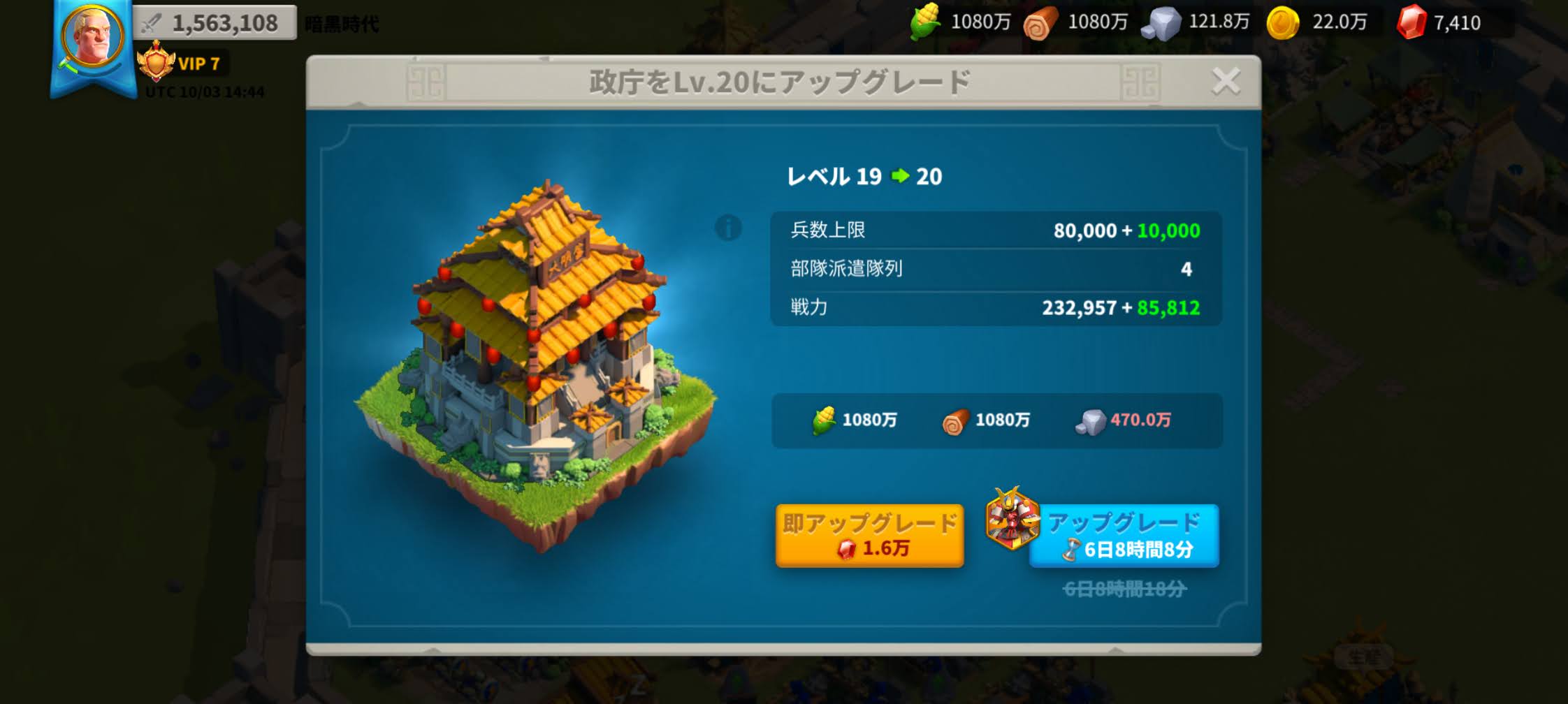
Task: Tap the power score 1,563,108 banner
Action: pyautogui.click(x=215, y=23)
